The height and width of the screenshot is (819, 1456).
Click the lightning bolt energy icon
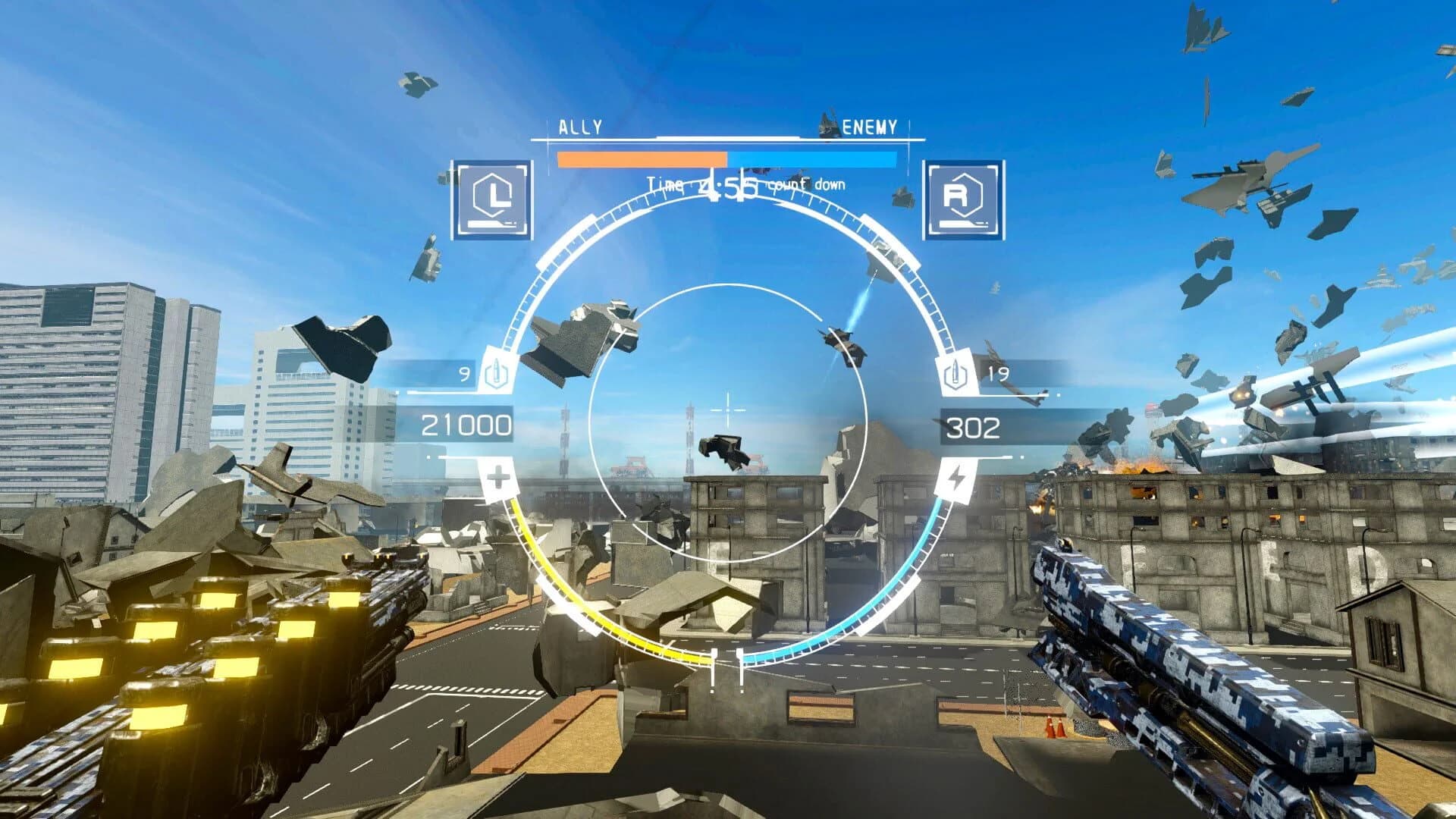point(957,476)
